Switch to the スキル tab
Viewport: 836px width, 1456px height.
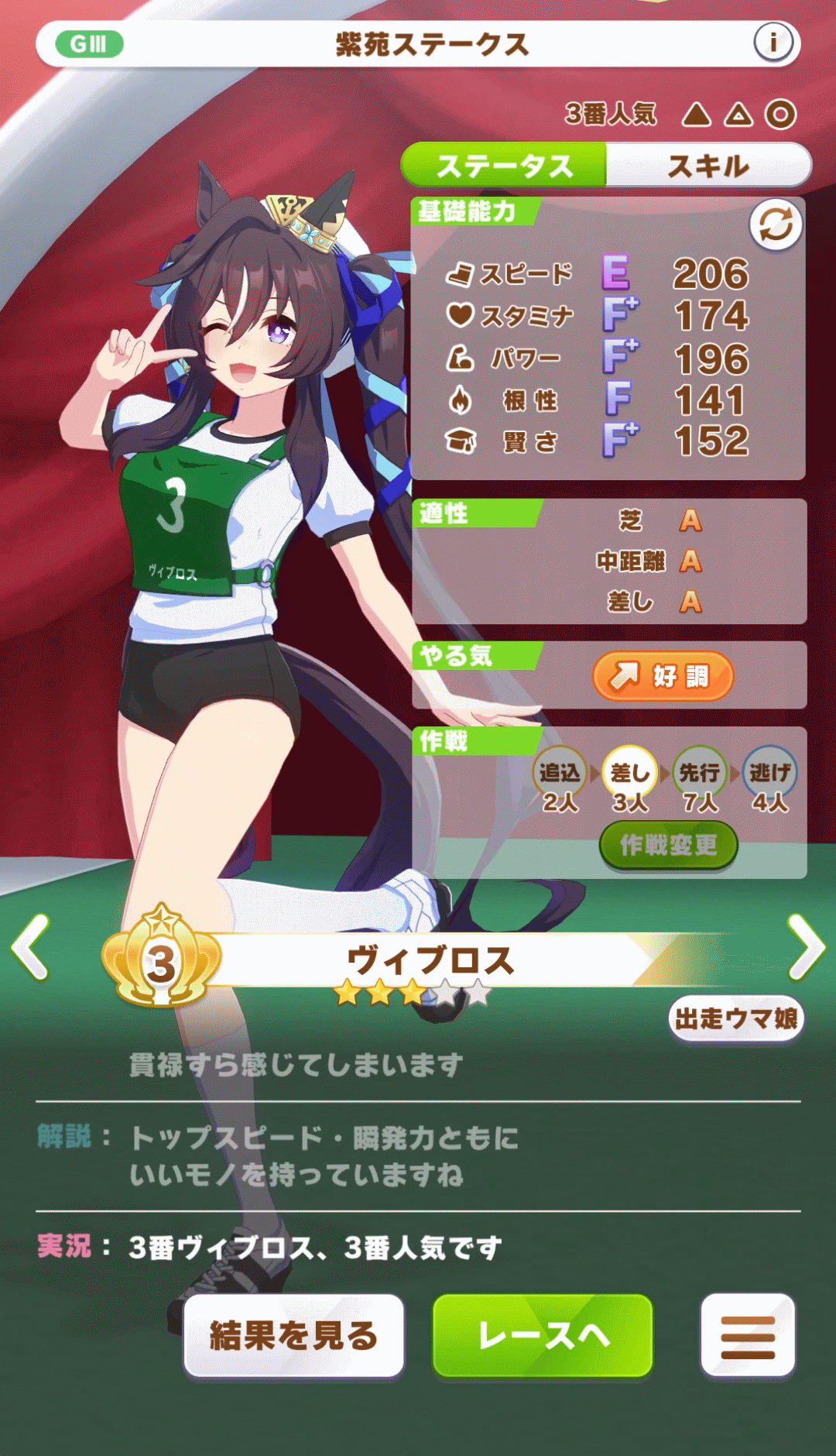708,165
